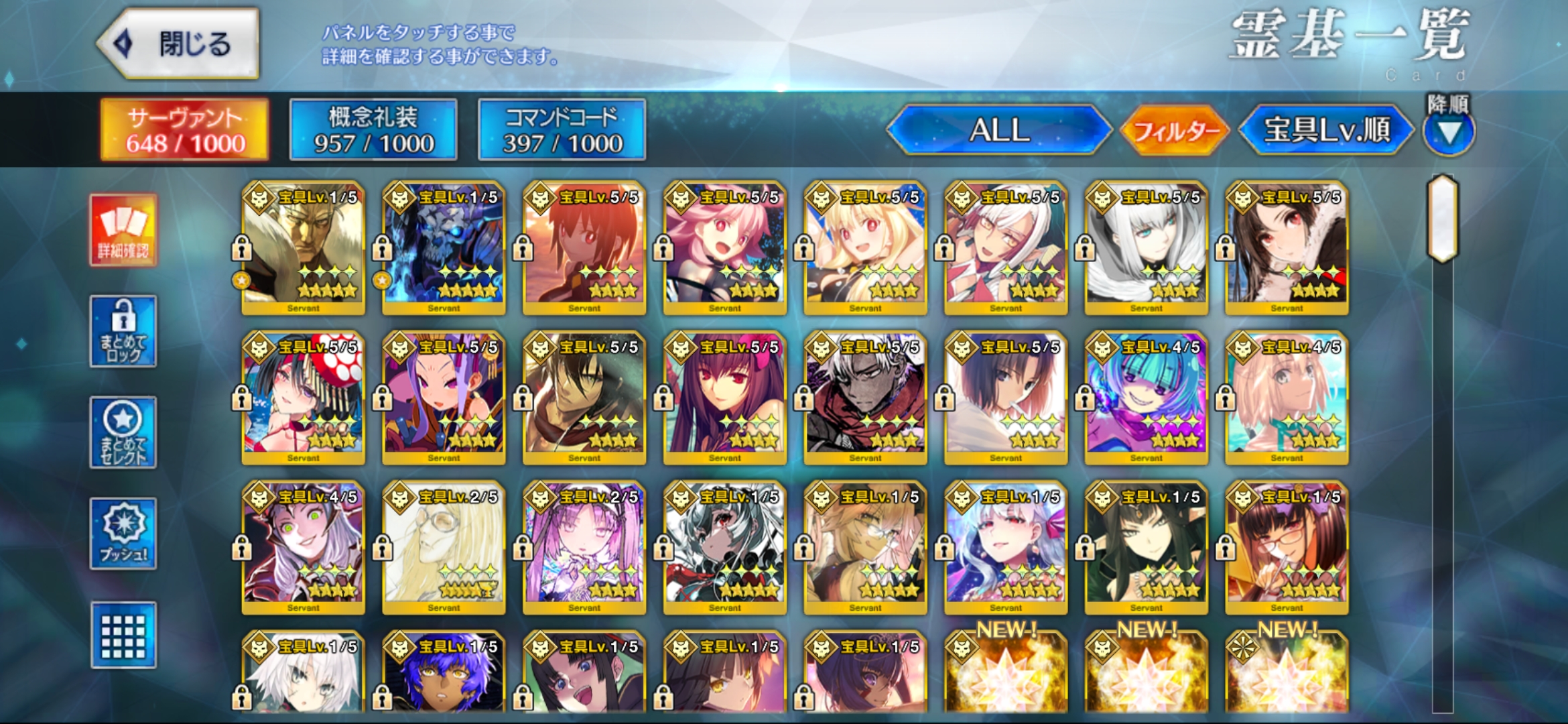Select the blonde twin-tail servant card
Viewport: 1568px width, 724px height.
click(865, 248)
